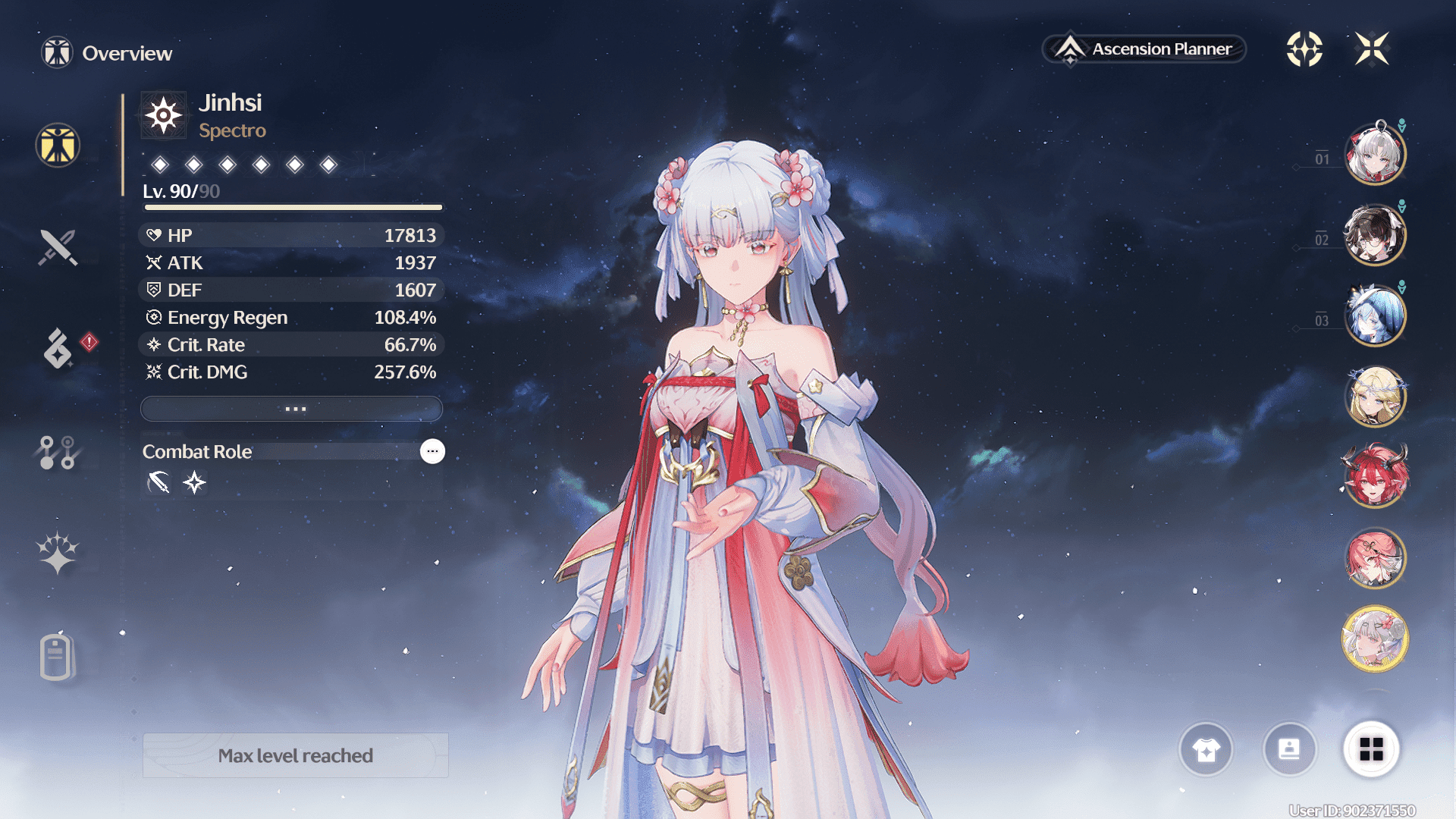Select the white-haired character in team slot 01
Screen dimensions: 1456x819
click(x=1375, y=154)
